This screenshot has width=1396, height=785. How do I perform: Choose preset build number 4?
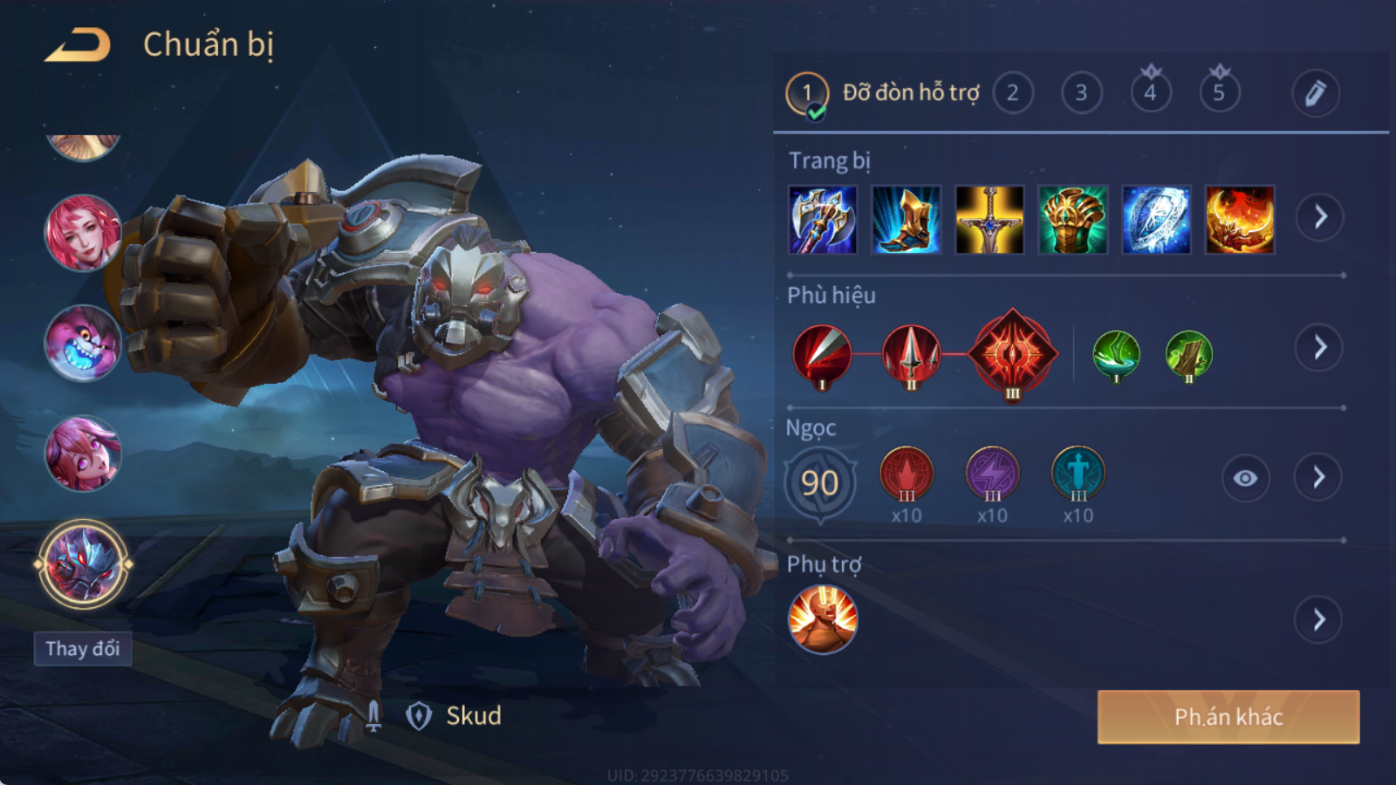click(x=1150, y=93)
